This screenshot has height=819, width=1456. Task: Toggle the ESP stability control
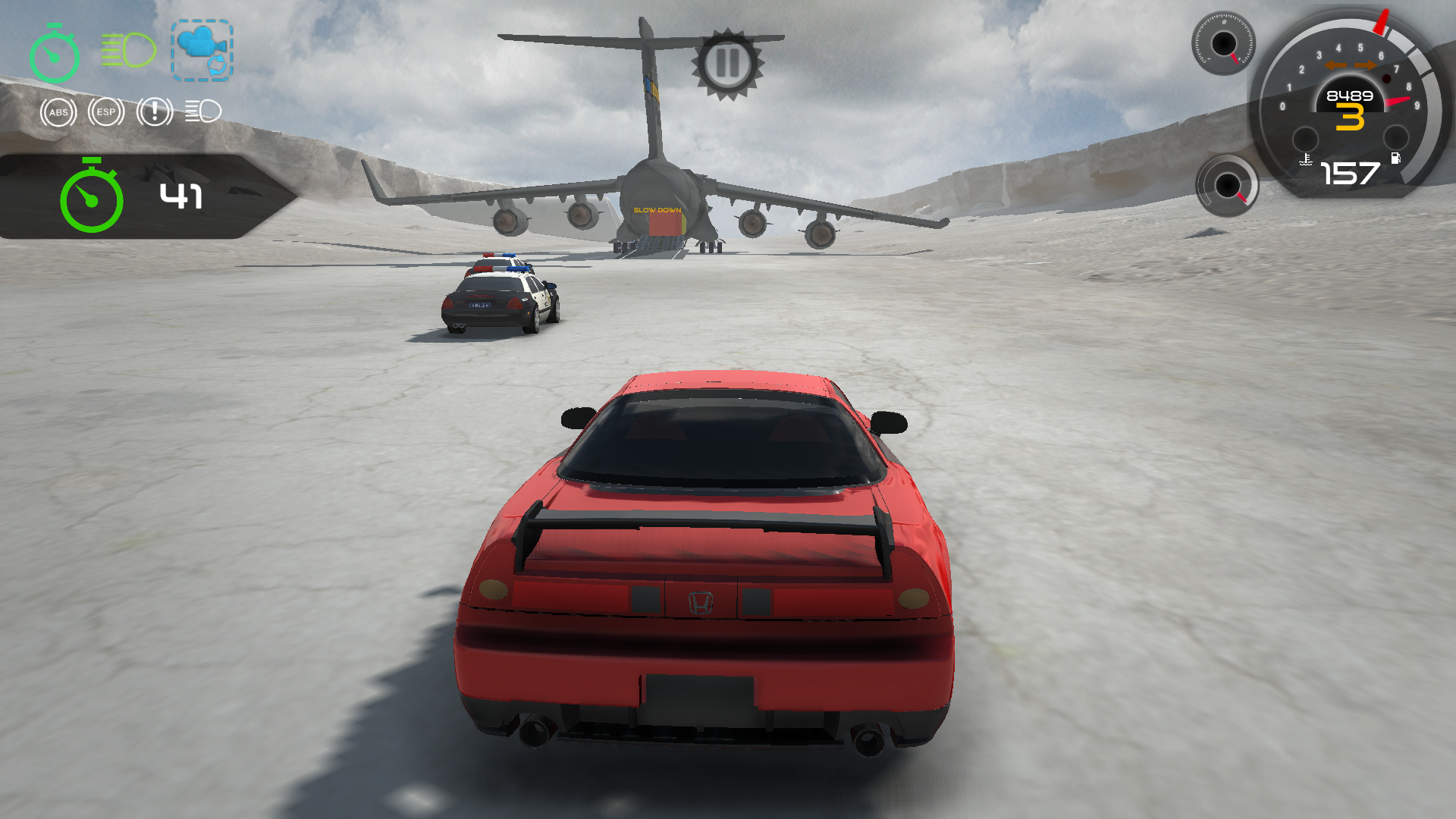pos(106,112)
